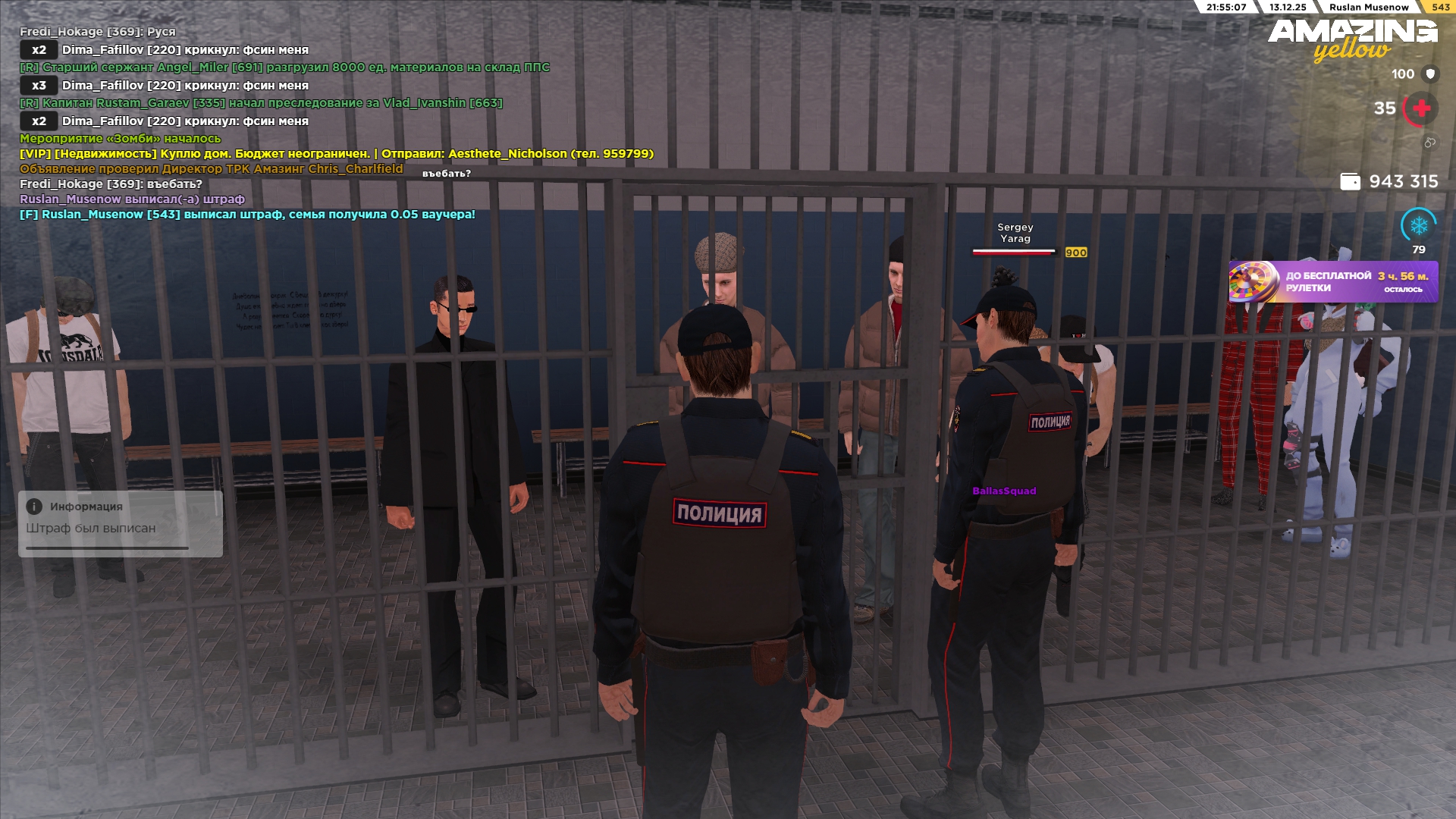Select the 'Мероприятие «Зомби» началось' chat line

[x=120, y=139]
